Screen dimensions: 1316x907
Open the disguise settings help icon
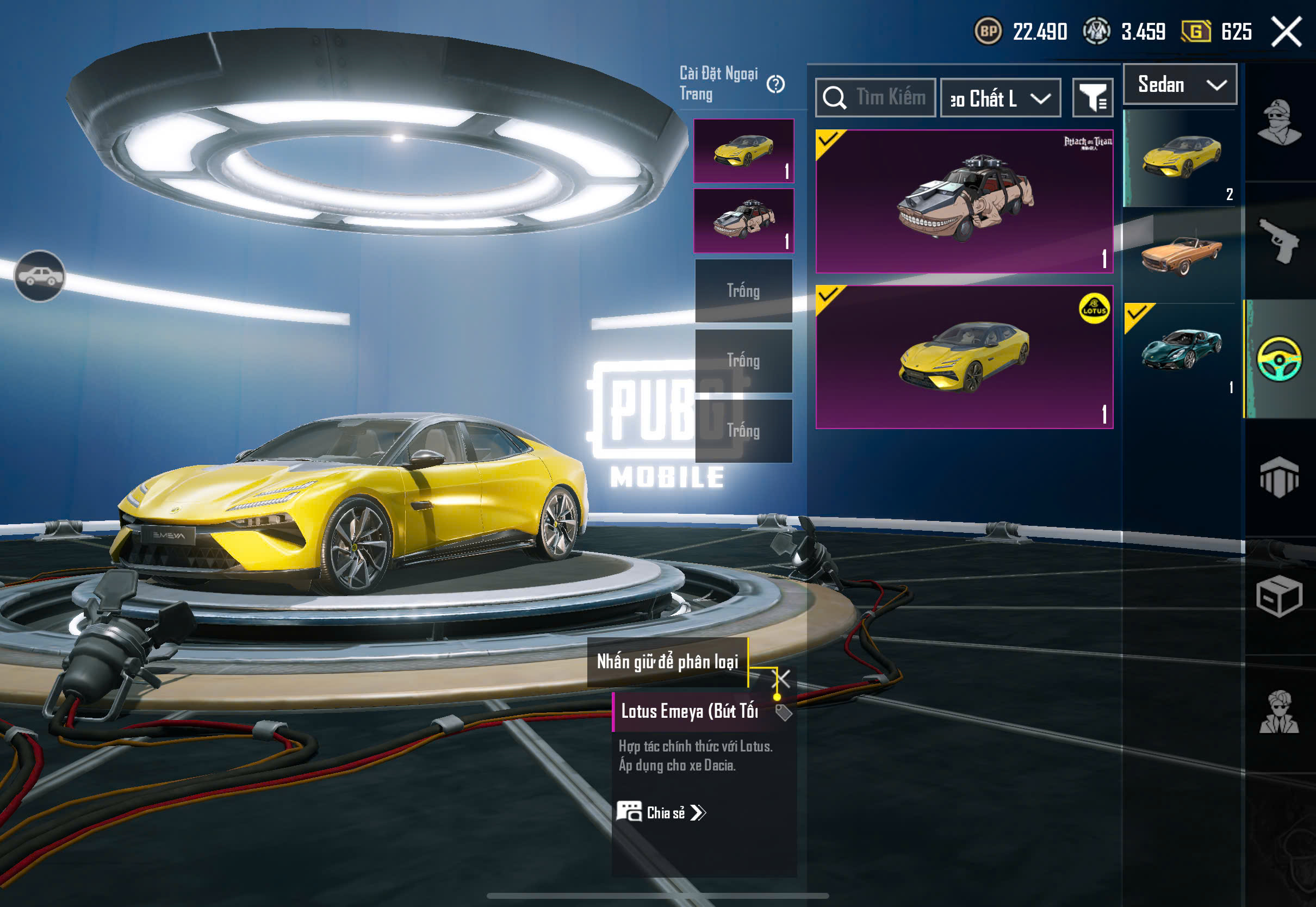[x=775, y=85]
